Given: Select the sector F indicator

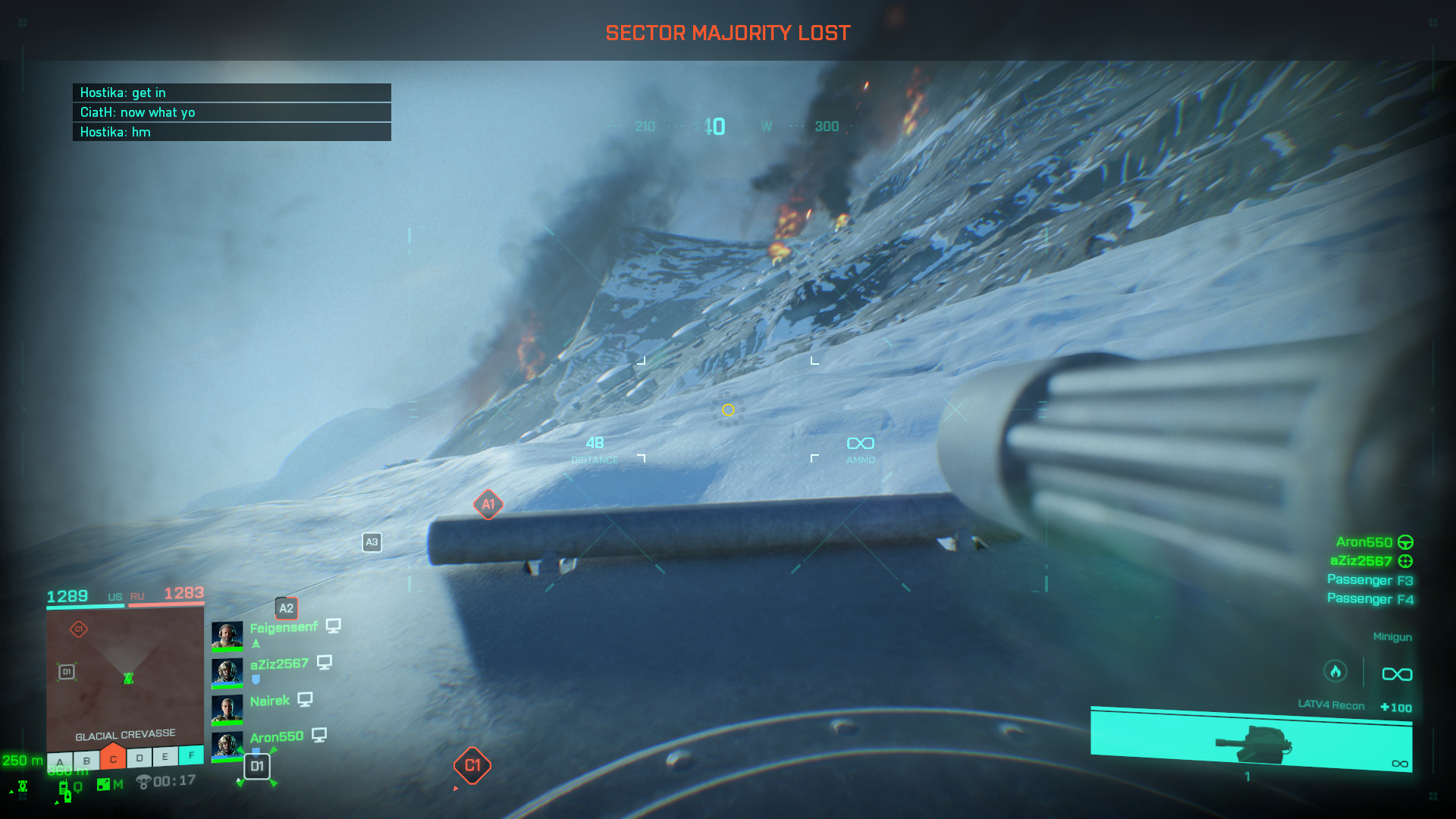Looking at the screenshot, I should 191,755.
